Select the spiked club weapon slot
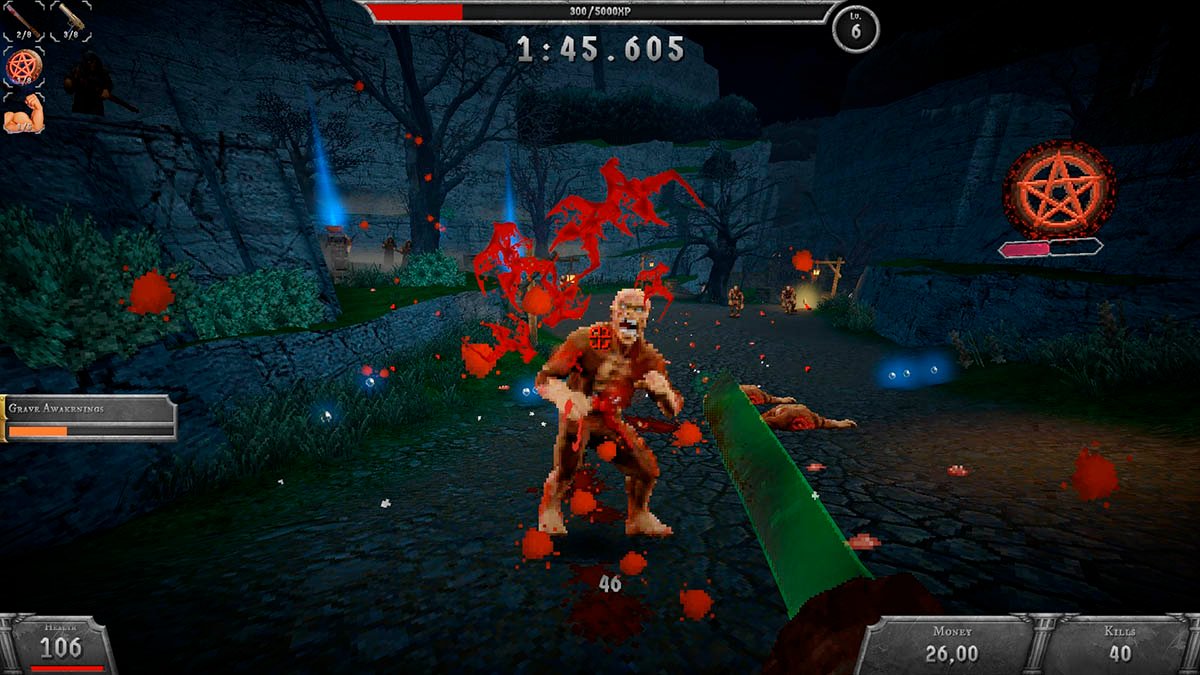The height and width of the screenshot is (675, 1200). tap(70, 21)
